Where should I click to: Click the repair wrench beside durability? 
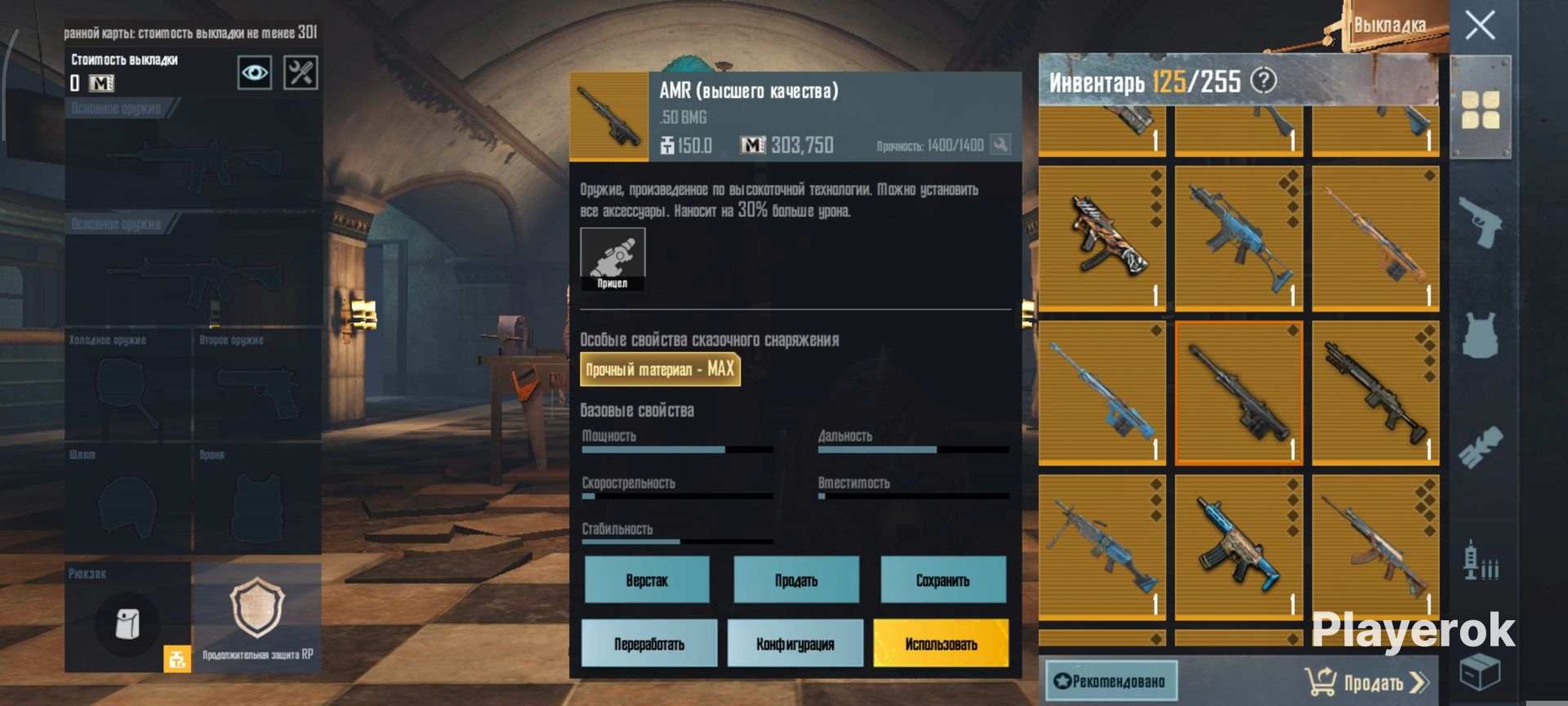1000,145
